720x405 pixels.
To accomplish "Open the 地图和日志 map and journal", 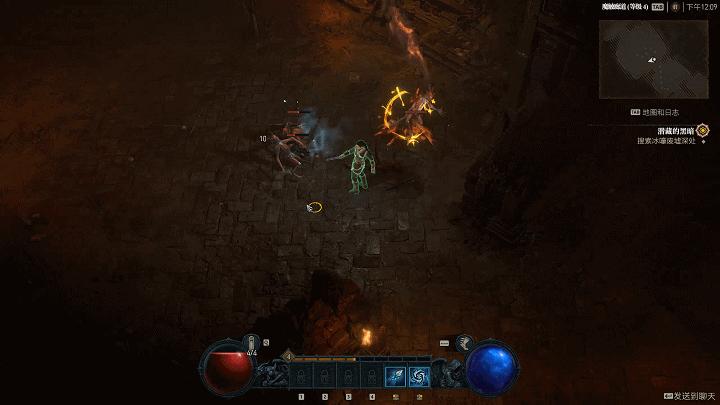I will point(660,113).
